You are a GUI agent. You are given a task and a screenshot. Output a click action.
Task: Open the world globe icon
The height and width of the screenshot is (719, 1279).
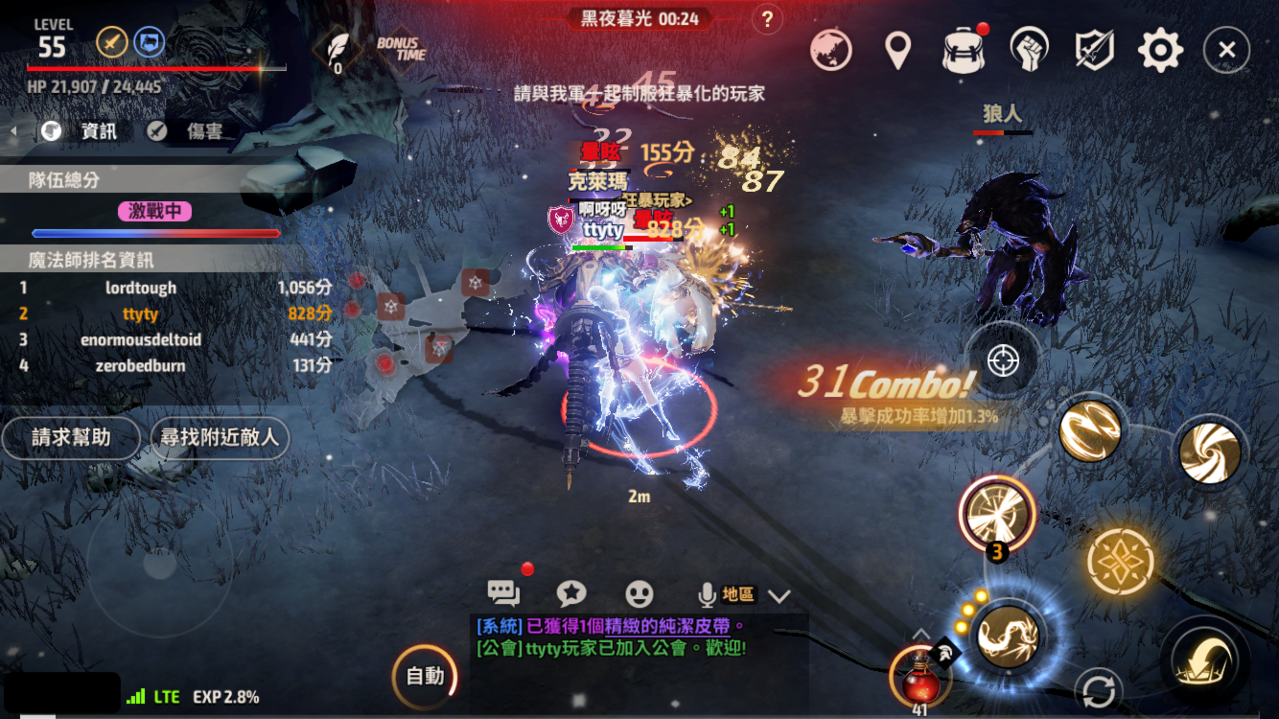(831, 50)
